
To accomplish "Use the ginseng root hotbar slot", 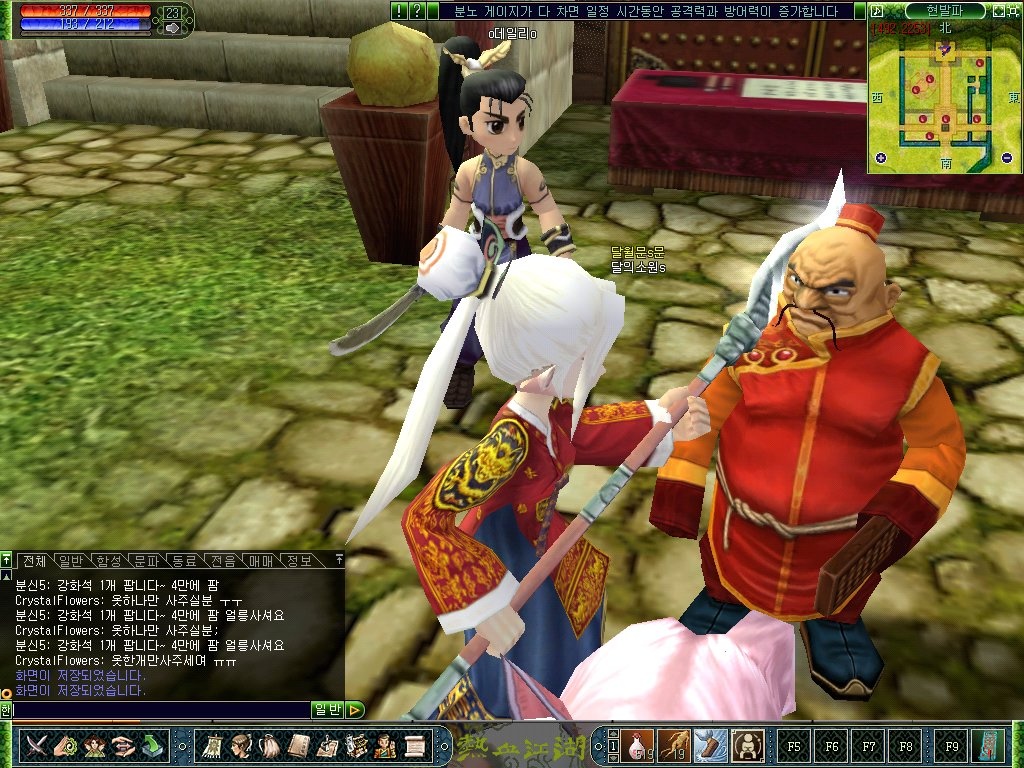I will [675, 745].
